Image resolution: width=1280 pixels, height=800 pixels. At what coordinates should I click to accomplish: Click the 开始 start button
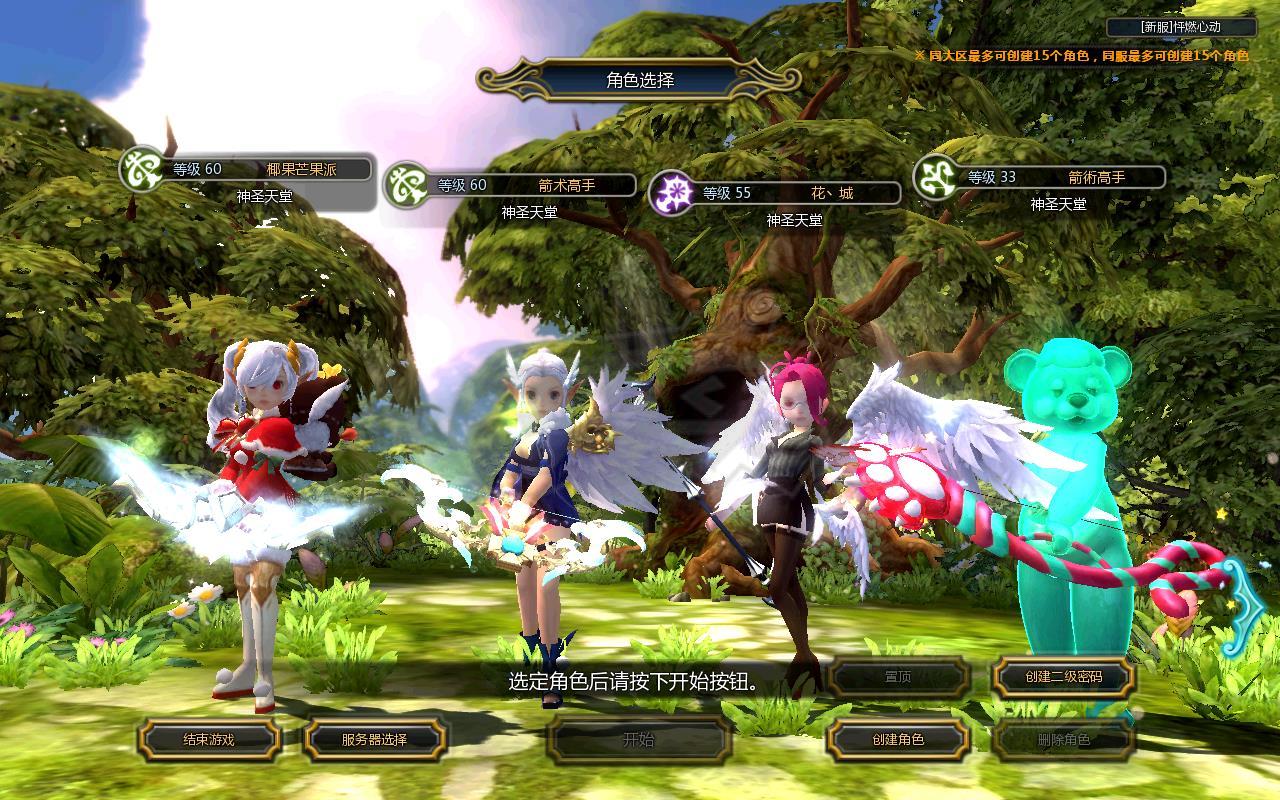(638, 740)
